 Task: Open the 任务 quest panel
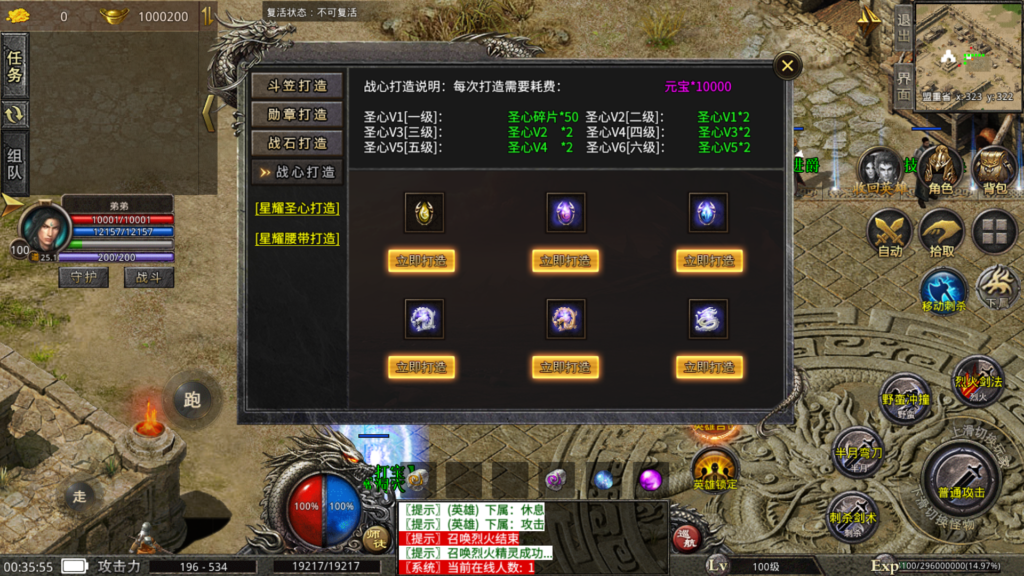(x=15, y=63)
